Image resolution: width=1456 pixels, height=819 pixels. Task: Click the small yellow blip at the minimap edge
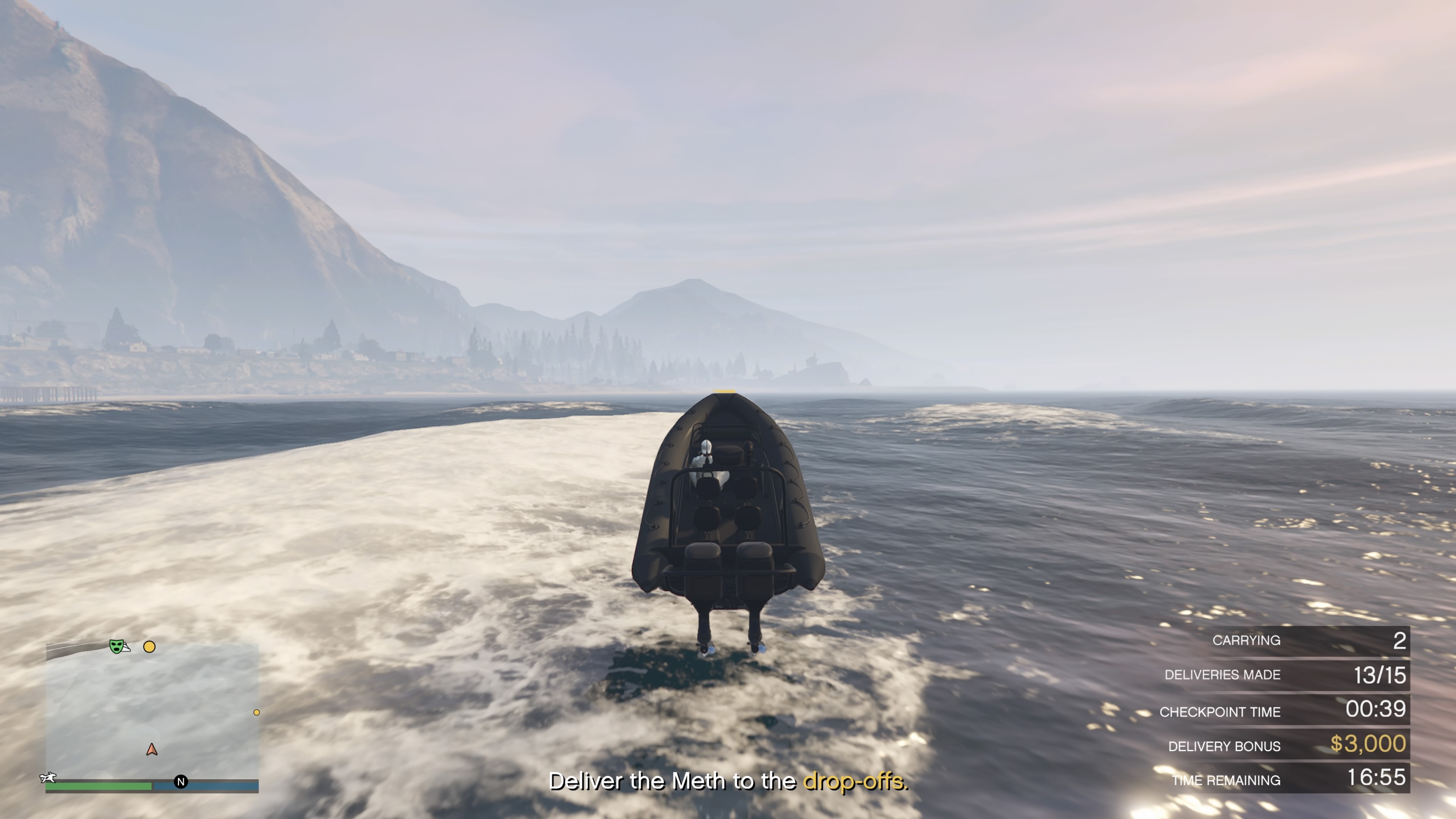257,712
